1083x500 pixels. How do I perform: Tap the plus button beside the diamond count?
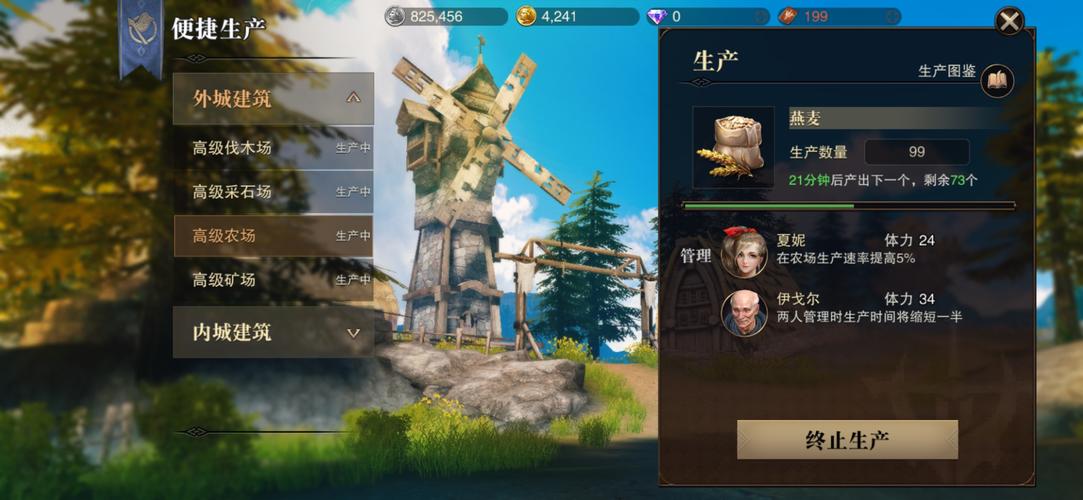click(761, 17)
